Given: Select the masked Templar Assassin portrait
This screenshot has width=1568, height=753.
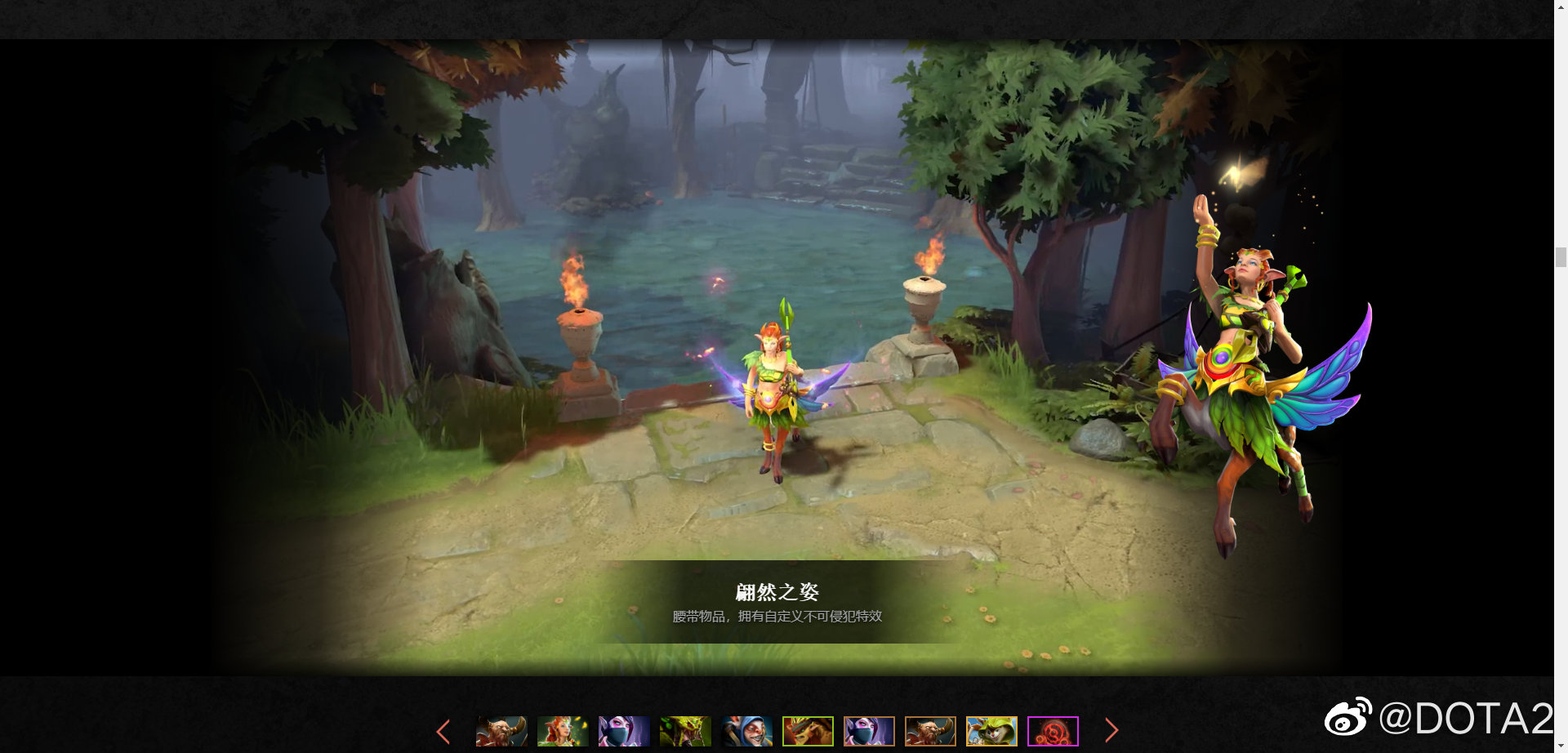Looking at the screenshot, I should 621,731.
